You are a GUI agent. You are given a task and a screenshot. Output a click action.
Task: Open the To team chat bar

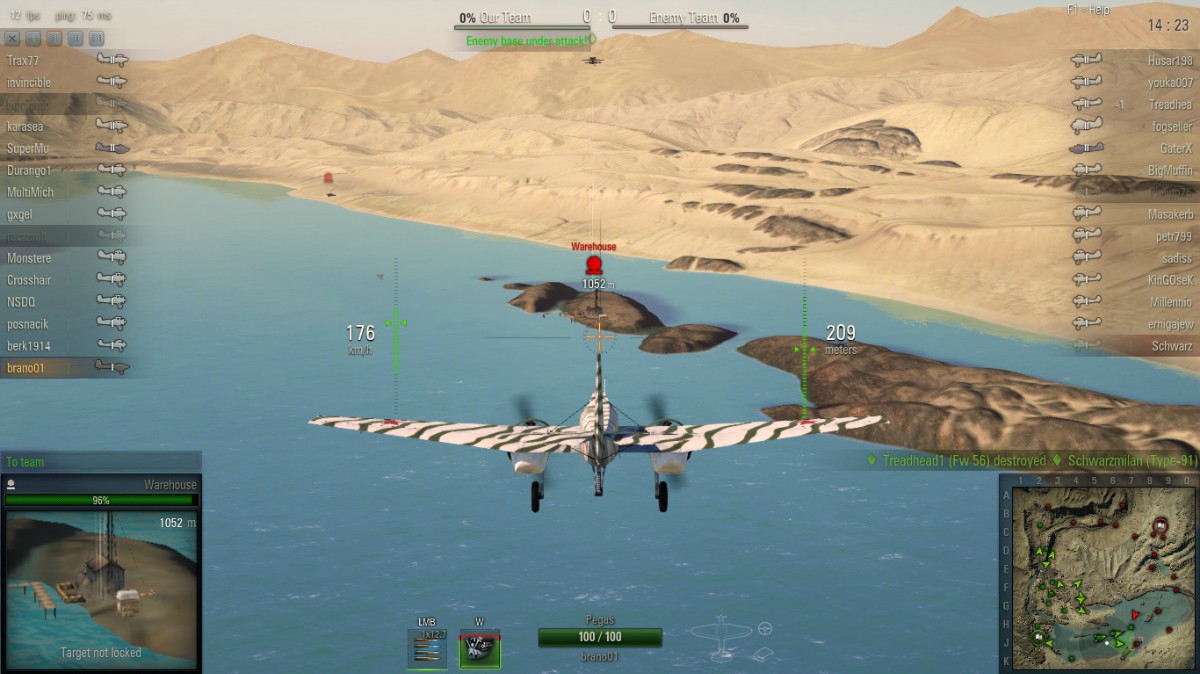[x=100, y=462]
